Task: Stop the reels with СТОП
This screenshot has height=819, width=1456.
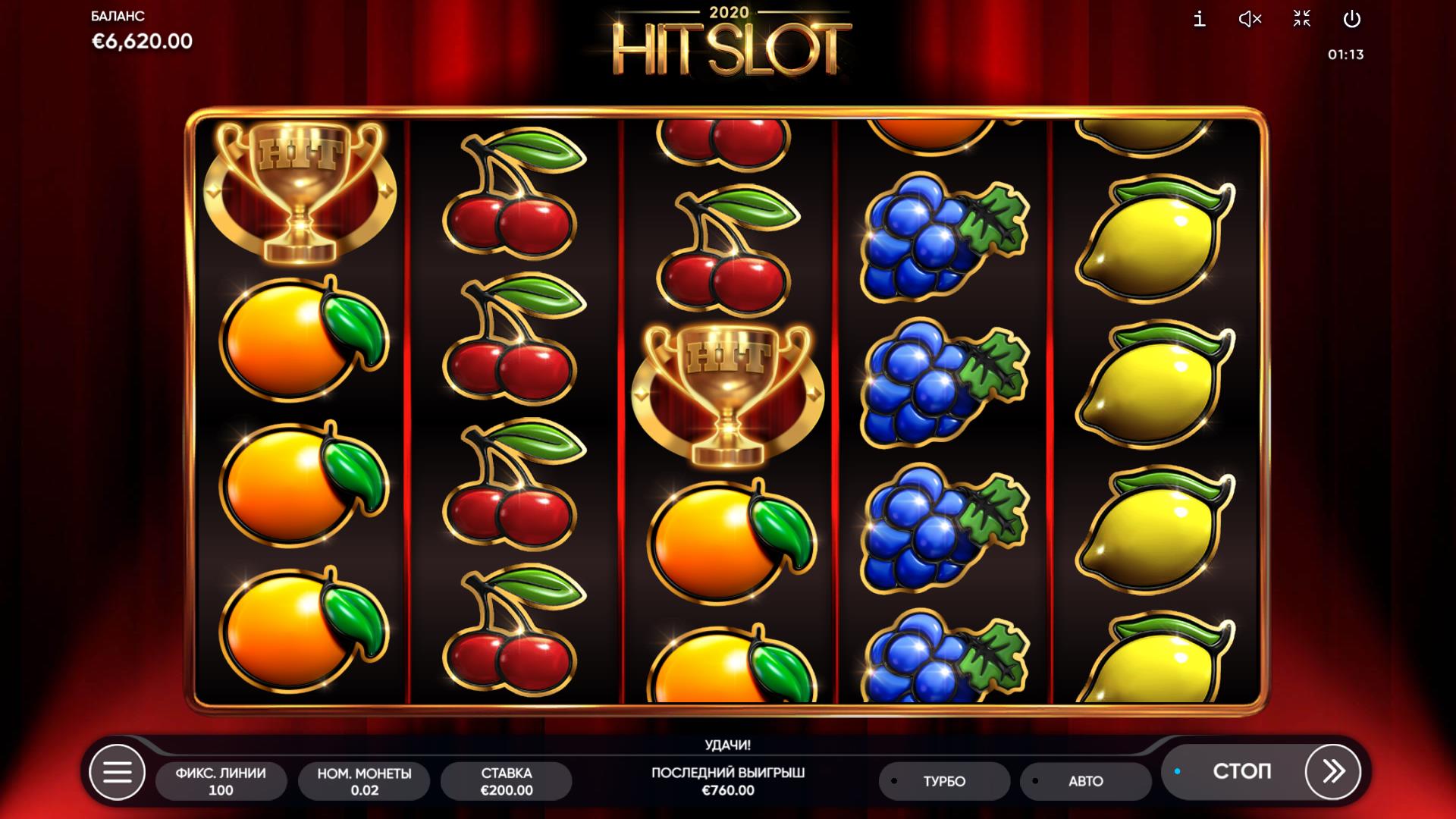Action: pos(1241,772)
